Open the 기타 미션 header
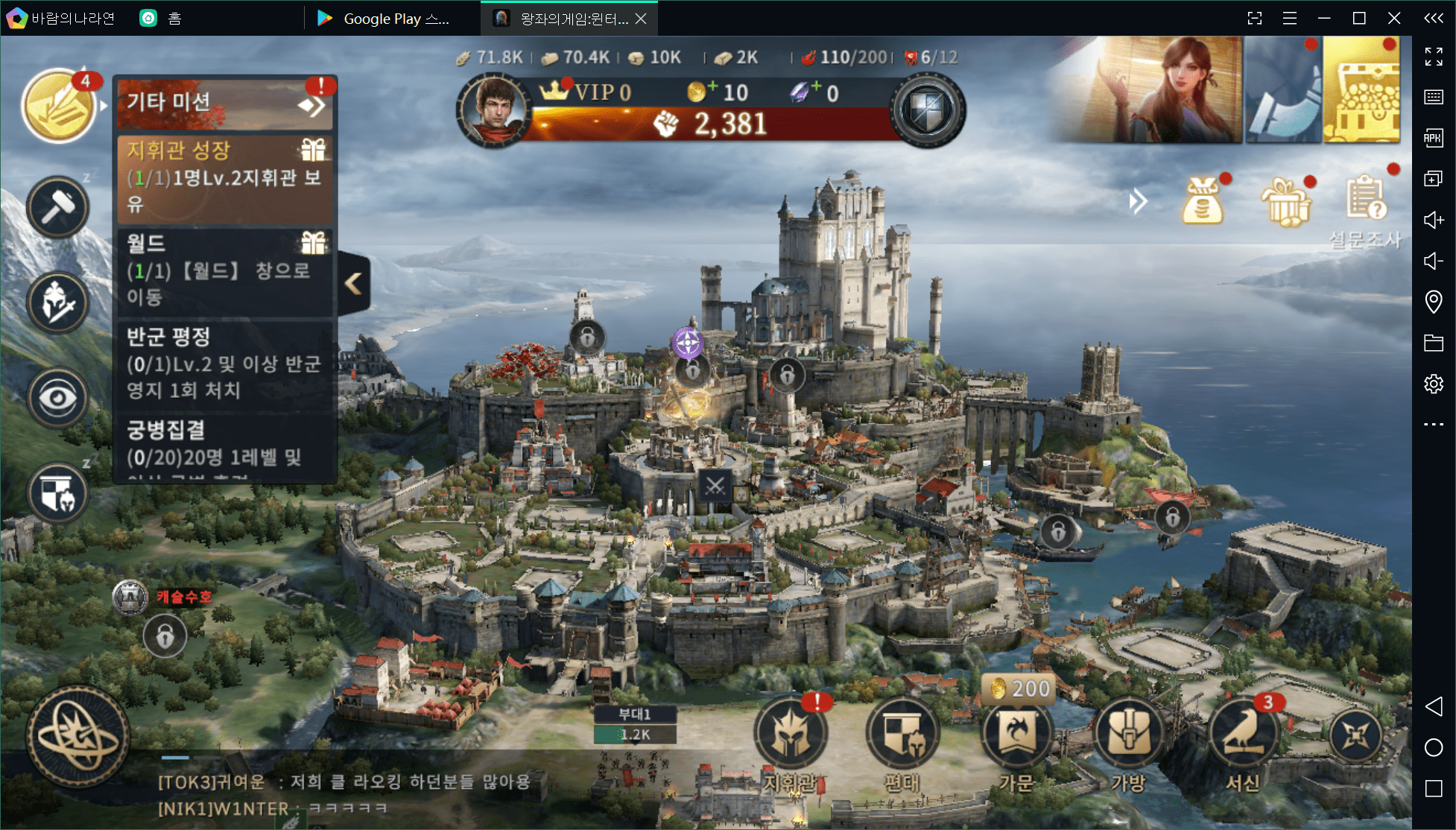Screen dimensions: 1456x830 [x=224, y=103]
